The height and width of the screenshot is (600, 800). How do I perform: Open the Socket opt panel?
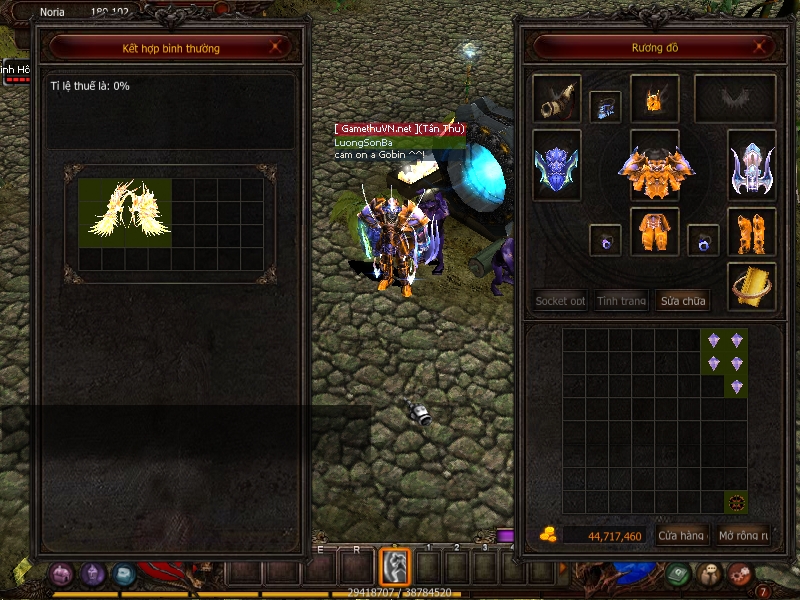pyautogui.click(x=560, y=300)
